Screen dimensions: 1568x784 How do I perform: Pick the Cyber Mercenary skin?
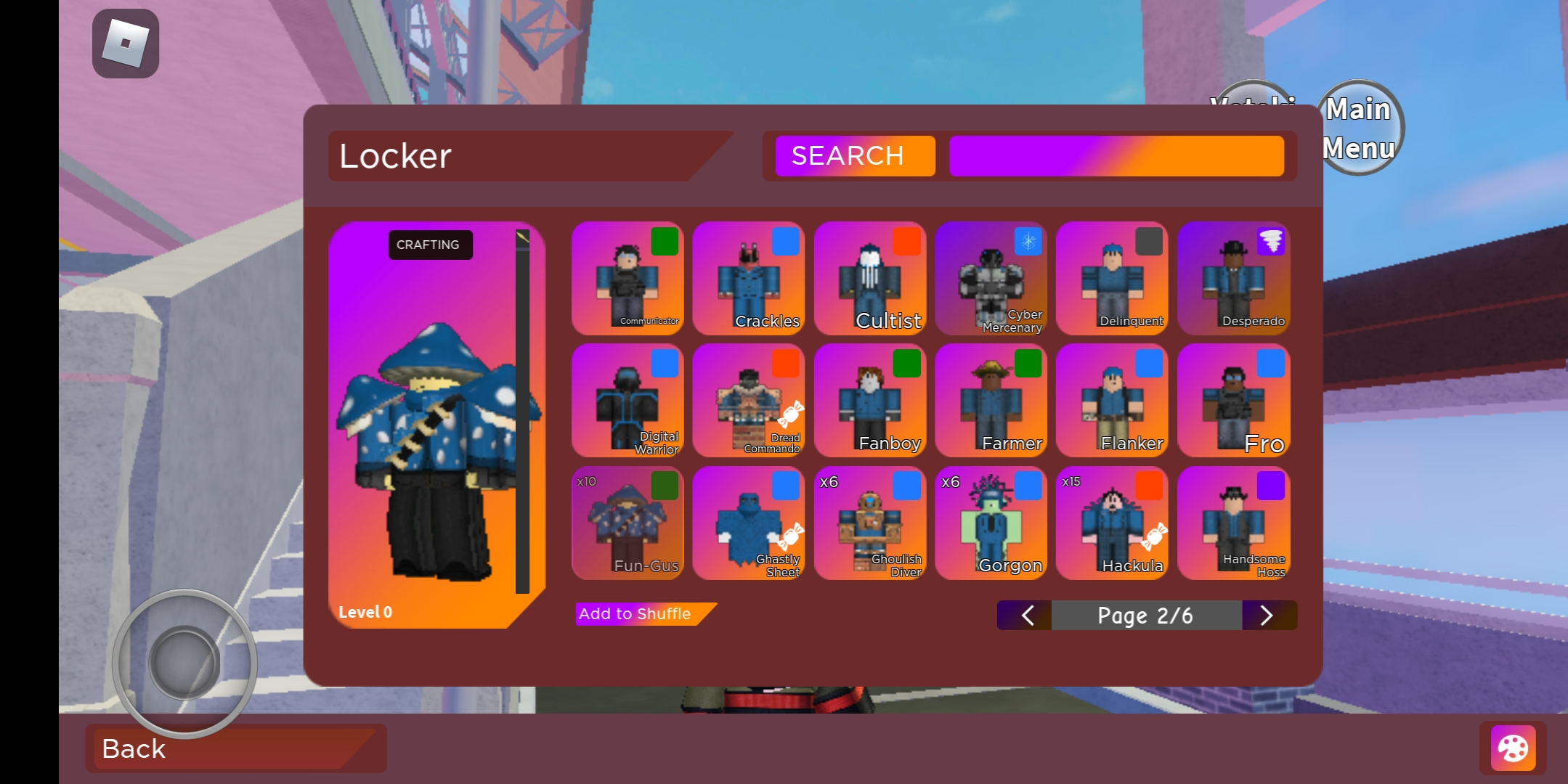click(991, 279)
